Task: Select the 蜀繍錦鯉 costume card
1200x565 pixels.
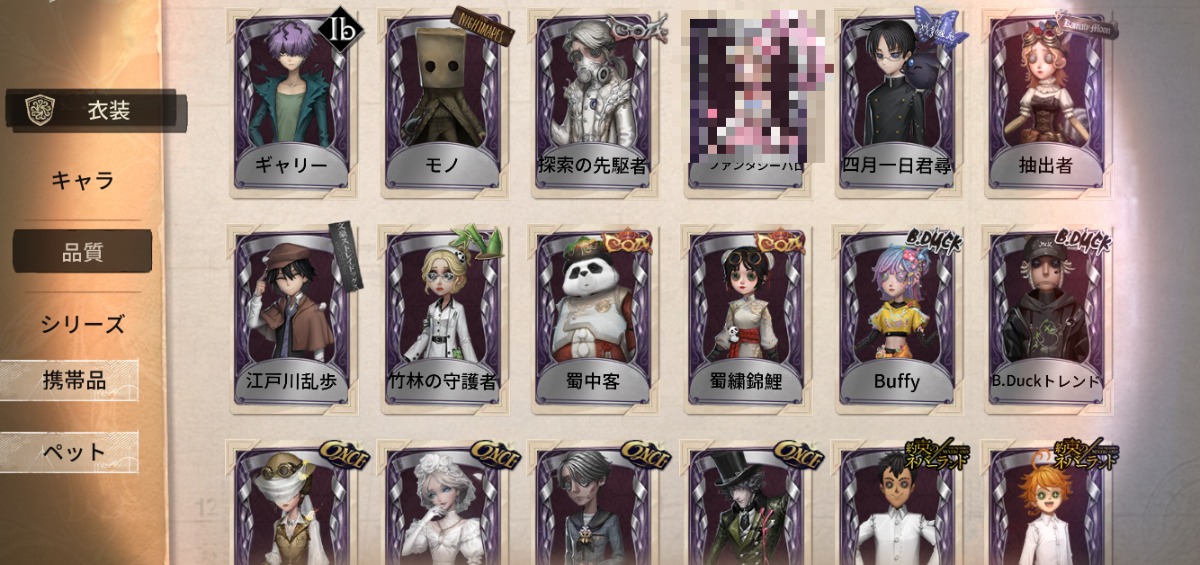Action: point(744,318)
